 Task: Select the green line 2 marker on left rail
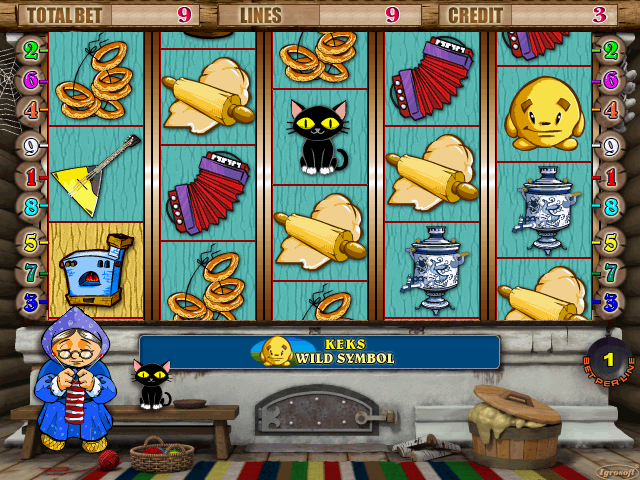(31, 50)
